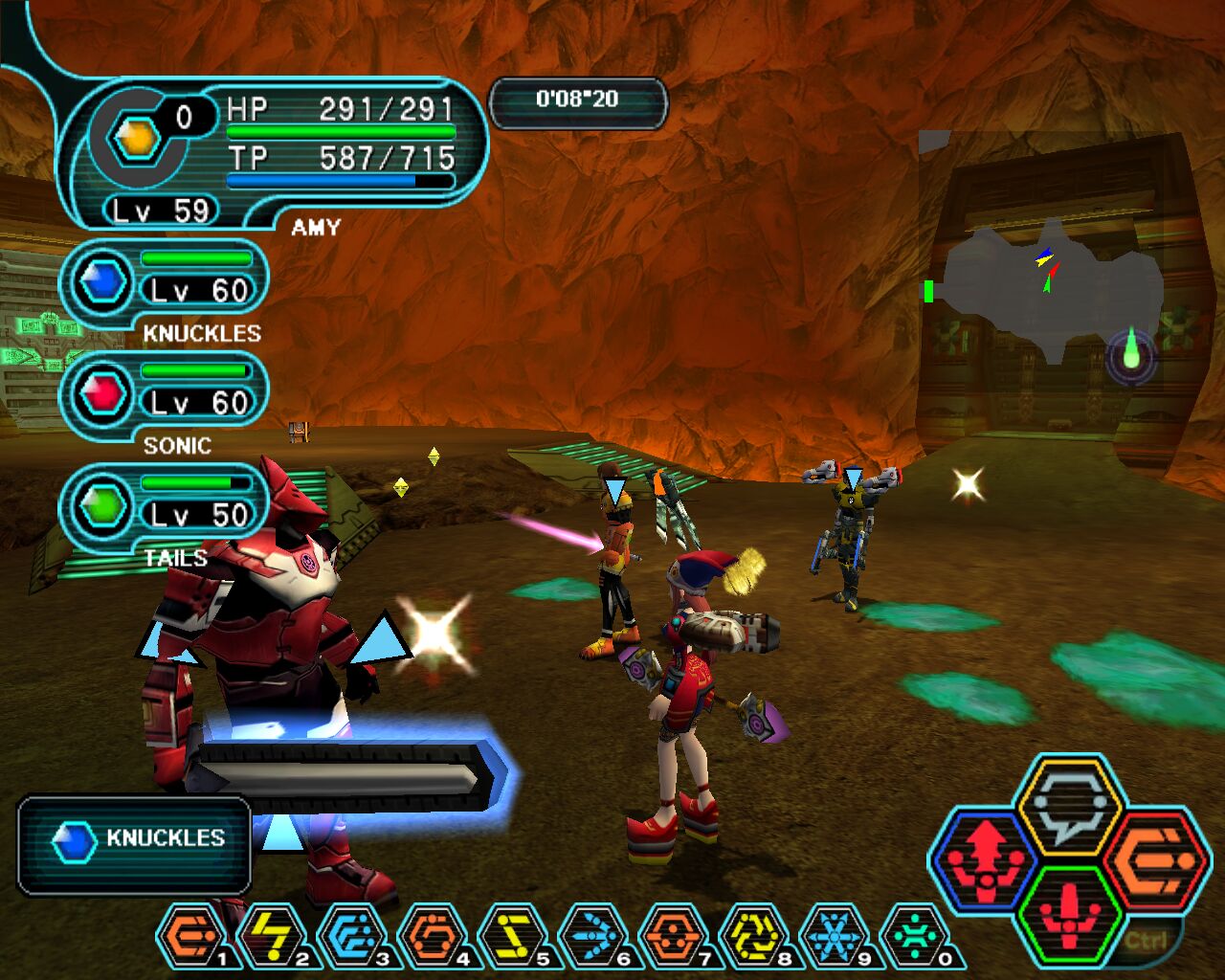The height and width of the screenshot is (980, 1225).
Task: Click the area minimap
Action: (1053, 287)
